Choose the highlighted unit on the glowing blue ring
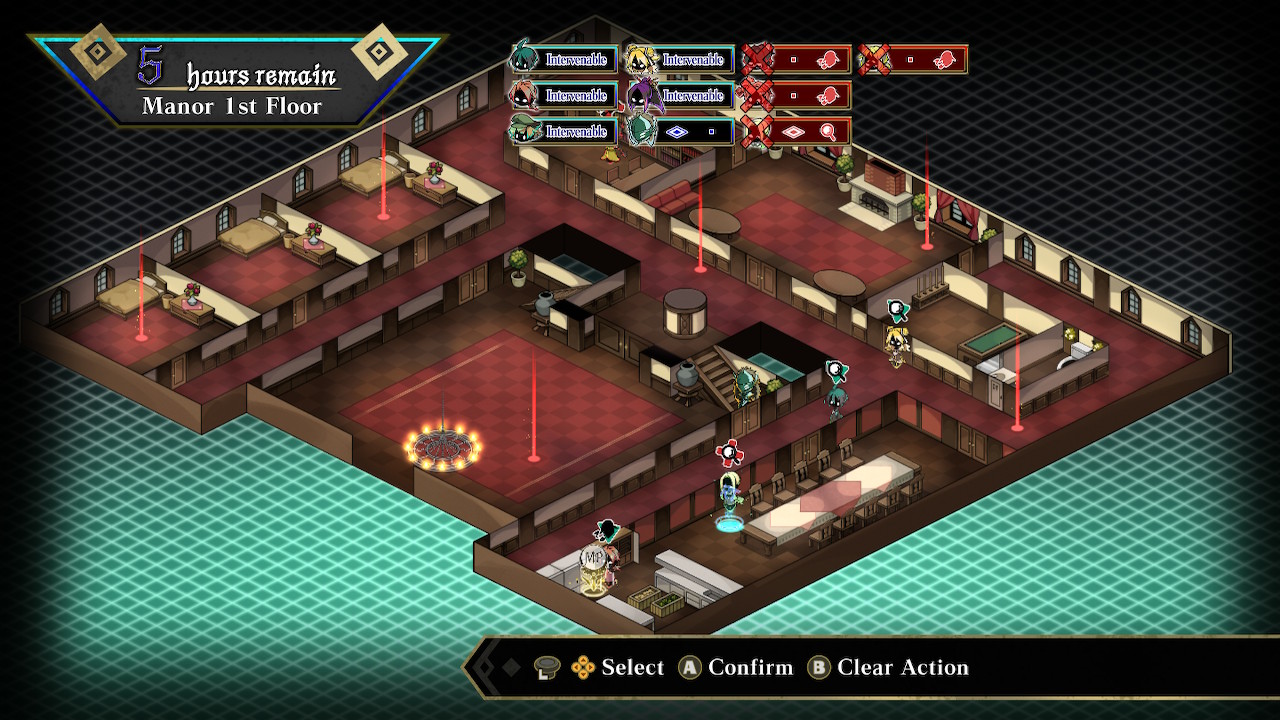 (x=729, y=498)
